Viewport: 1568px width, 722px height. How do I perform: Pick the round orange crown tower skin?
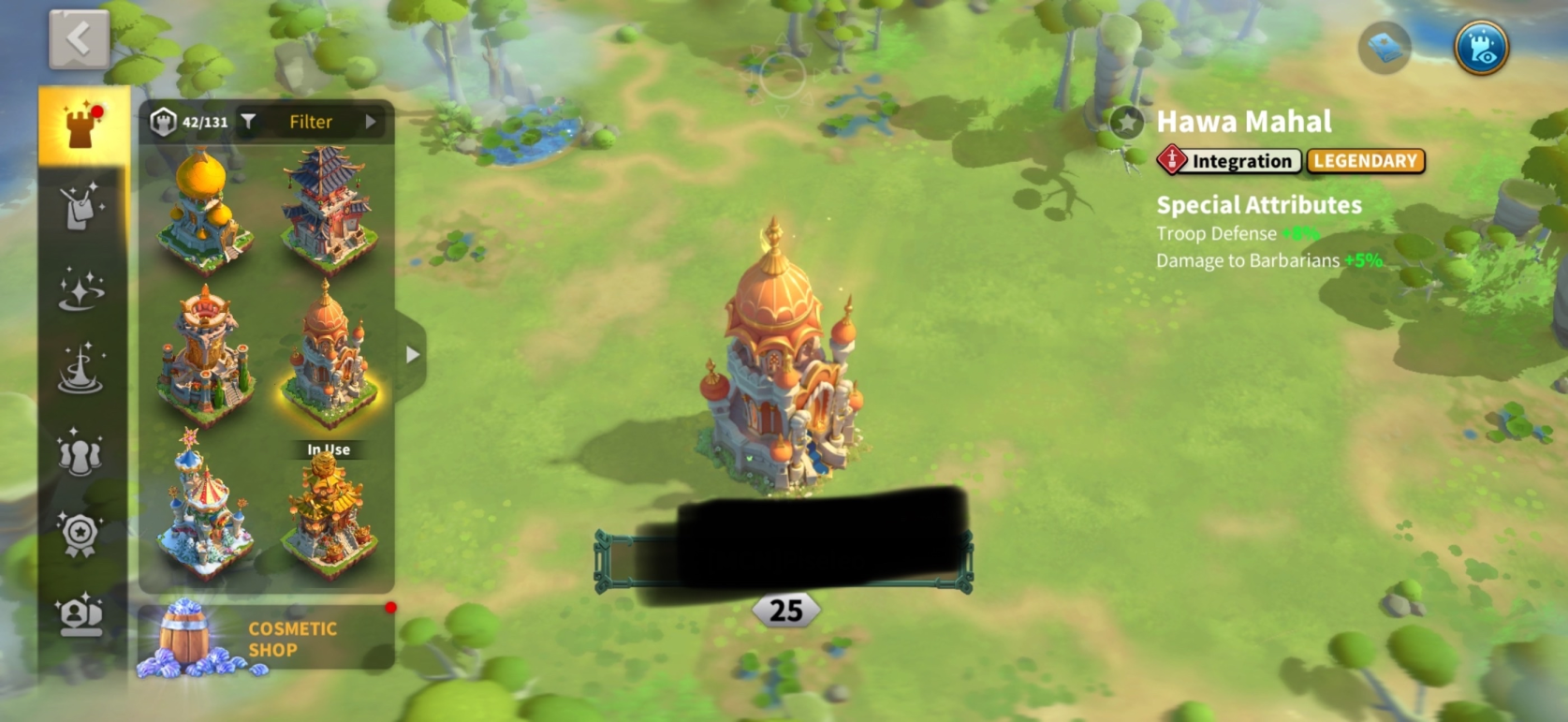[x=204, y=356]
